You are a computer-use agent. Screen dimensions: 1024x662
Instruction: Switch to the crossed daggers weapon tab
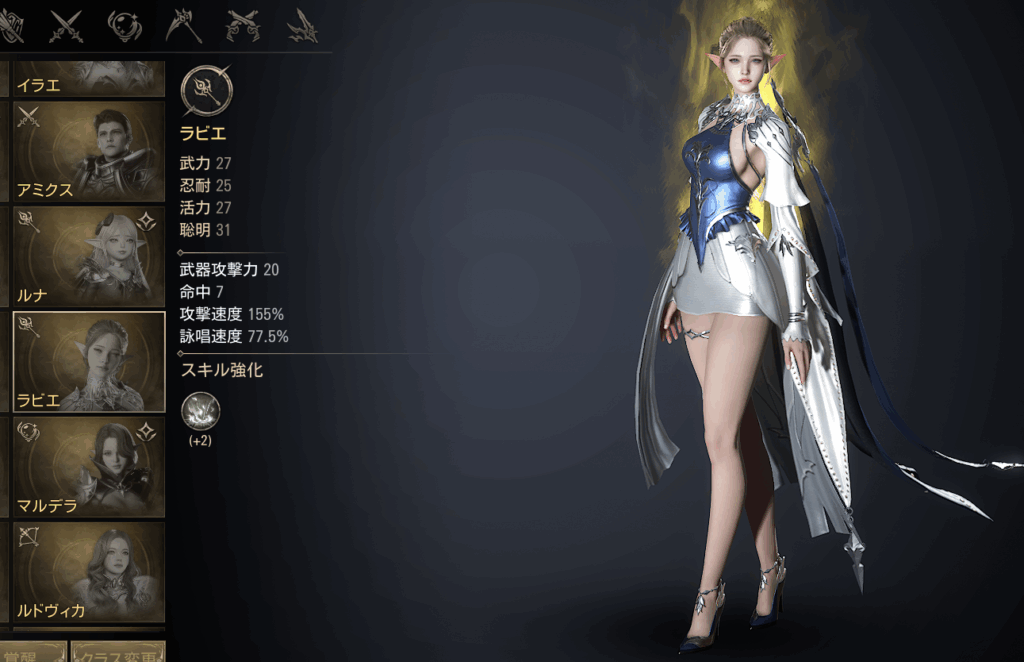click(x=66, y=24)
